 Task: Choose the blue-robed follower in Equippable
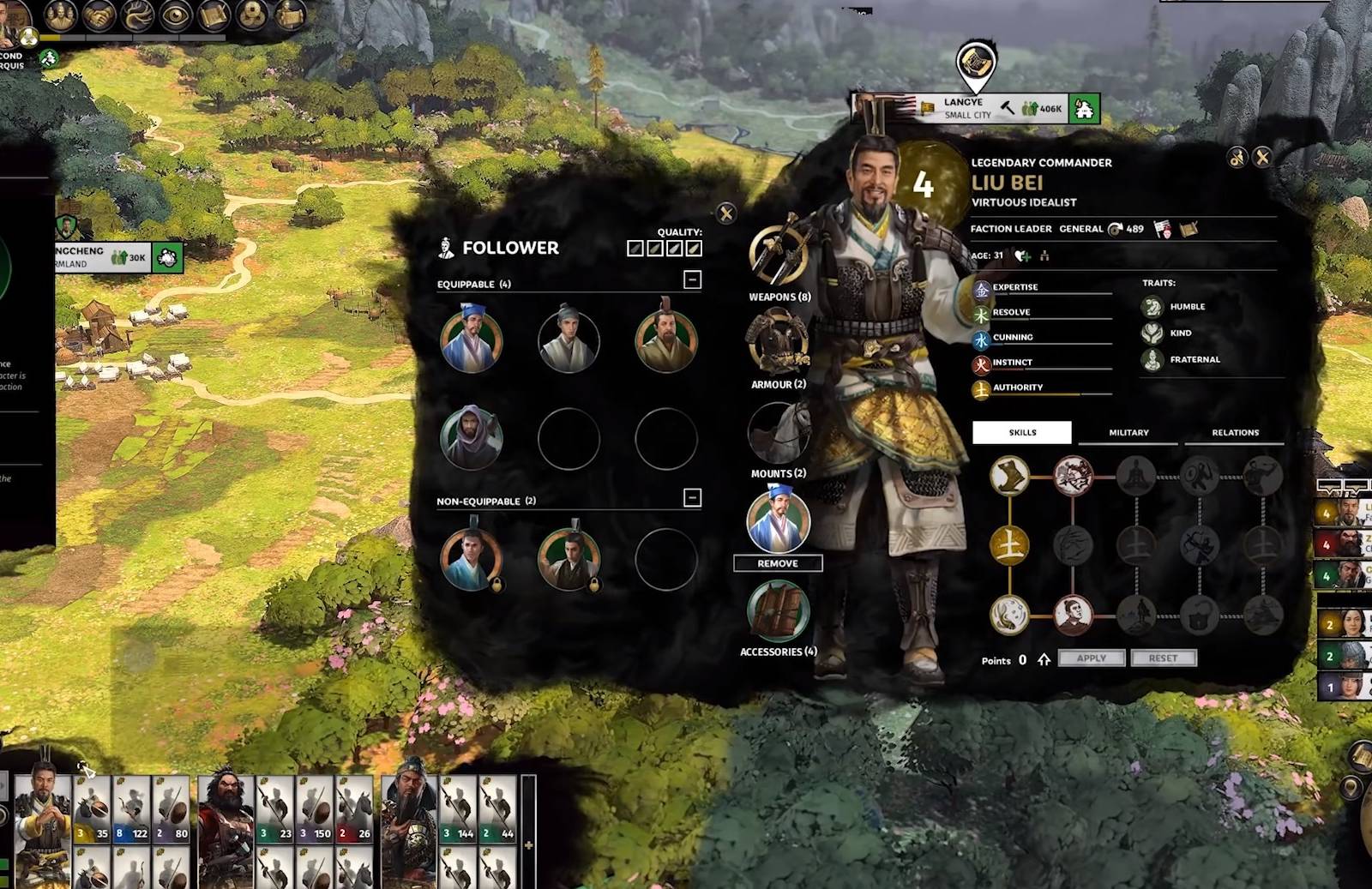(x=471, y=340)
